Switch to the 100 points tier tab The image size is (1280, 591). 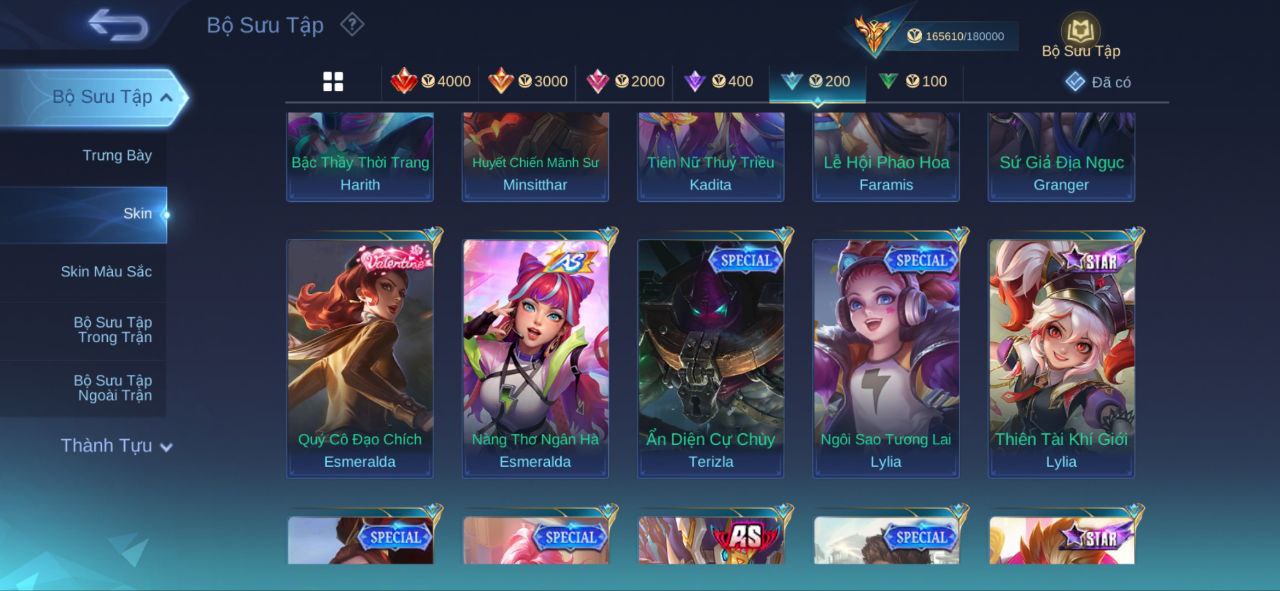coord(912,82)
